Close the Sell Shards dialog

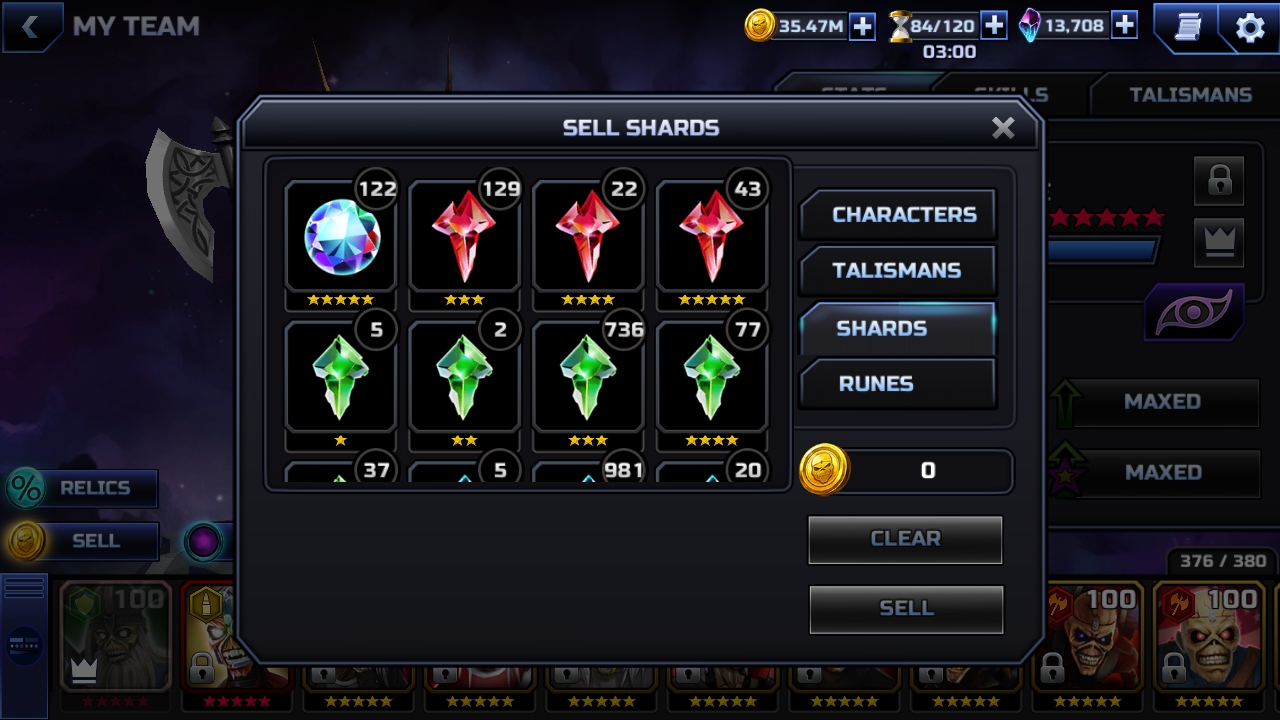(x=1003, y=128)
